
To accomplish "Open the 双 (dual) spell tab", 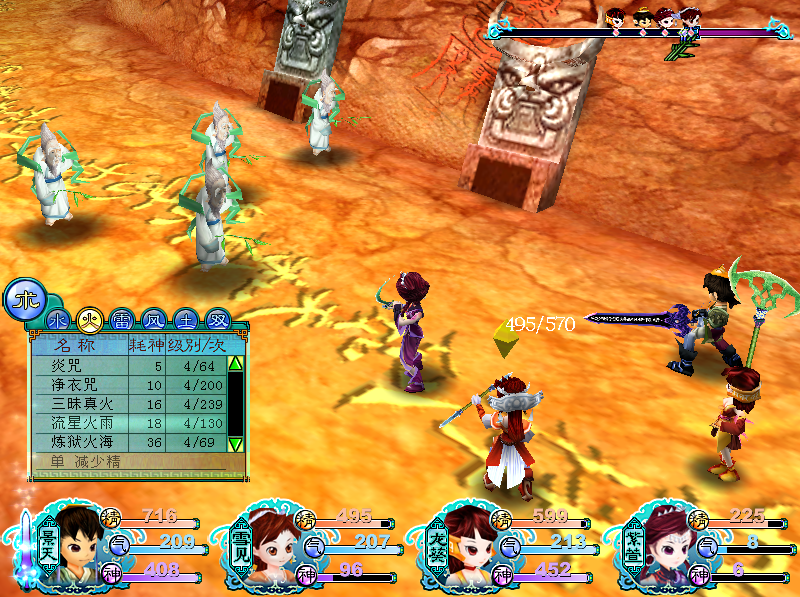I will point(216,320).
